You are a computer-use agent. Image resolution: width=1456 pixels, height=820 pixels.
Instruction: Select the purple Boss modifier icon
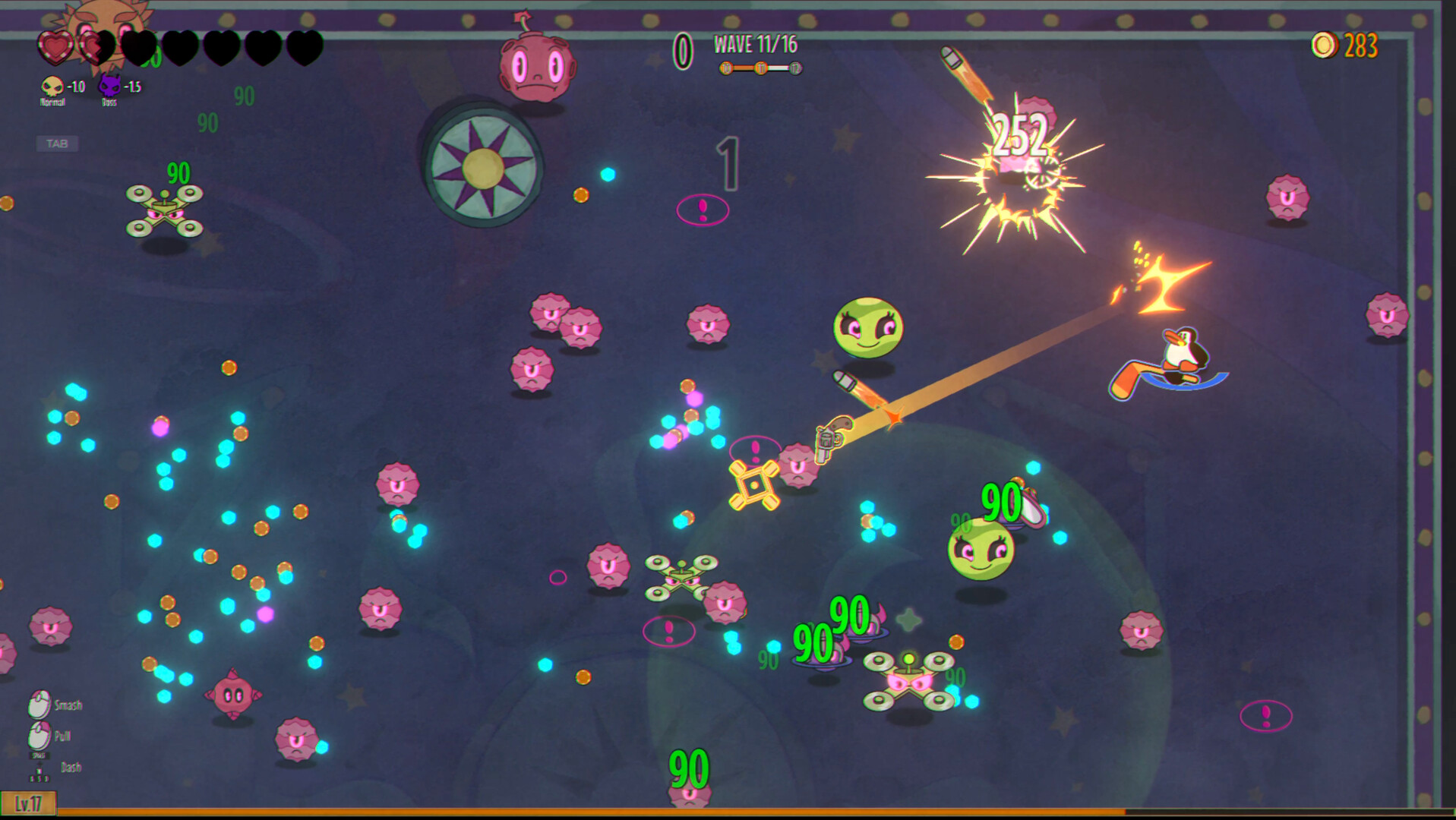109,86
